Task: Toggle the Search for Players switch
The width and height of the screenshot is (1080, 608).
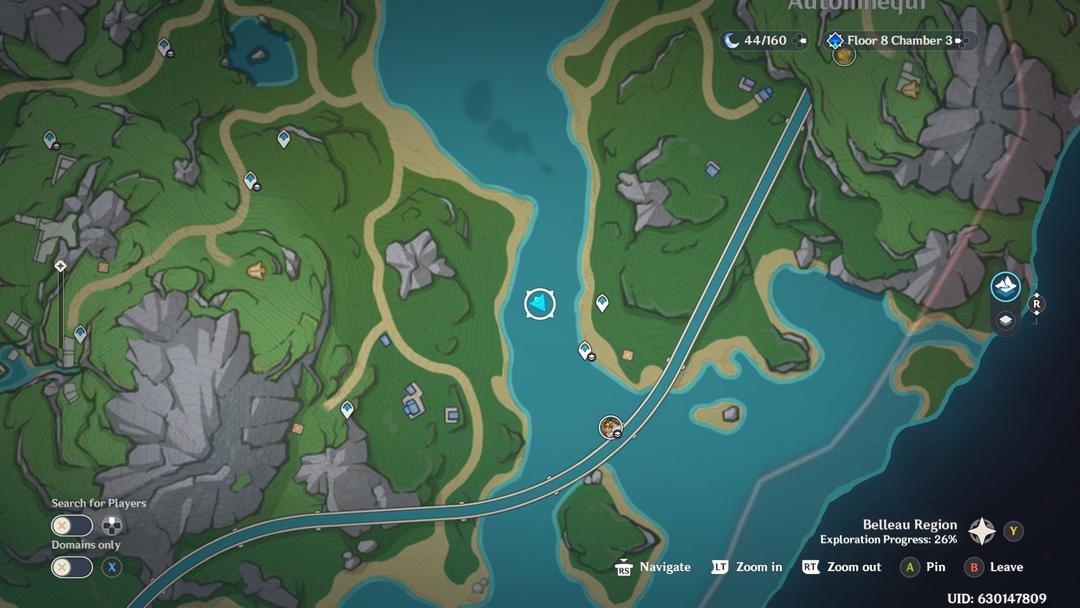Action: (72, 525)
